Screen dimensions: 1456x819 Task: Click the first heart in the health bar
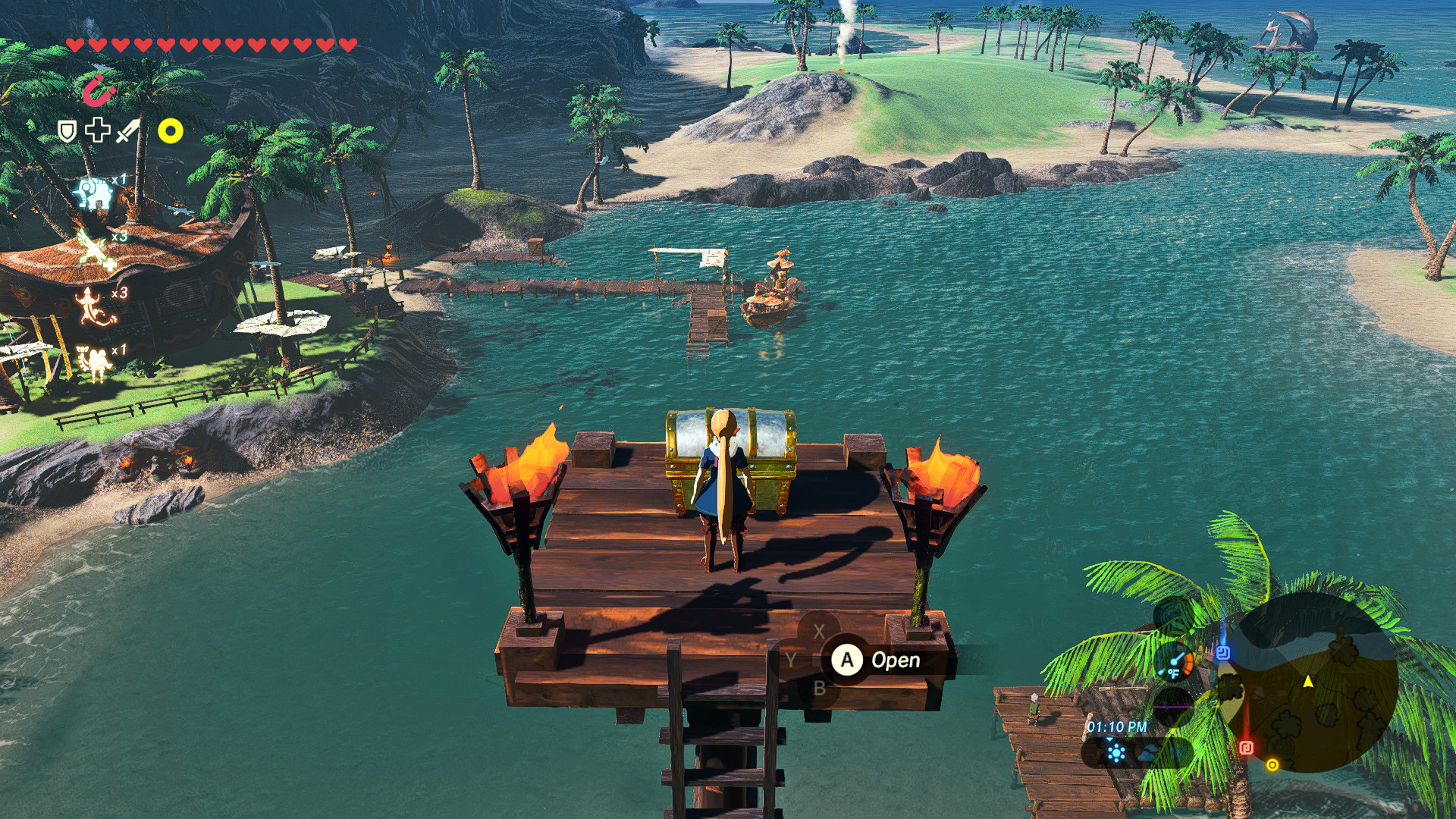76,44
